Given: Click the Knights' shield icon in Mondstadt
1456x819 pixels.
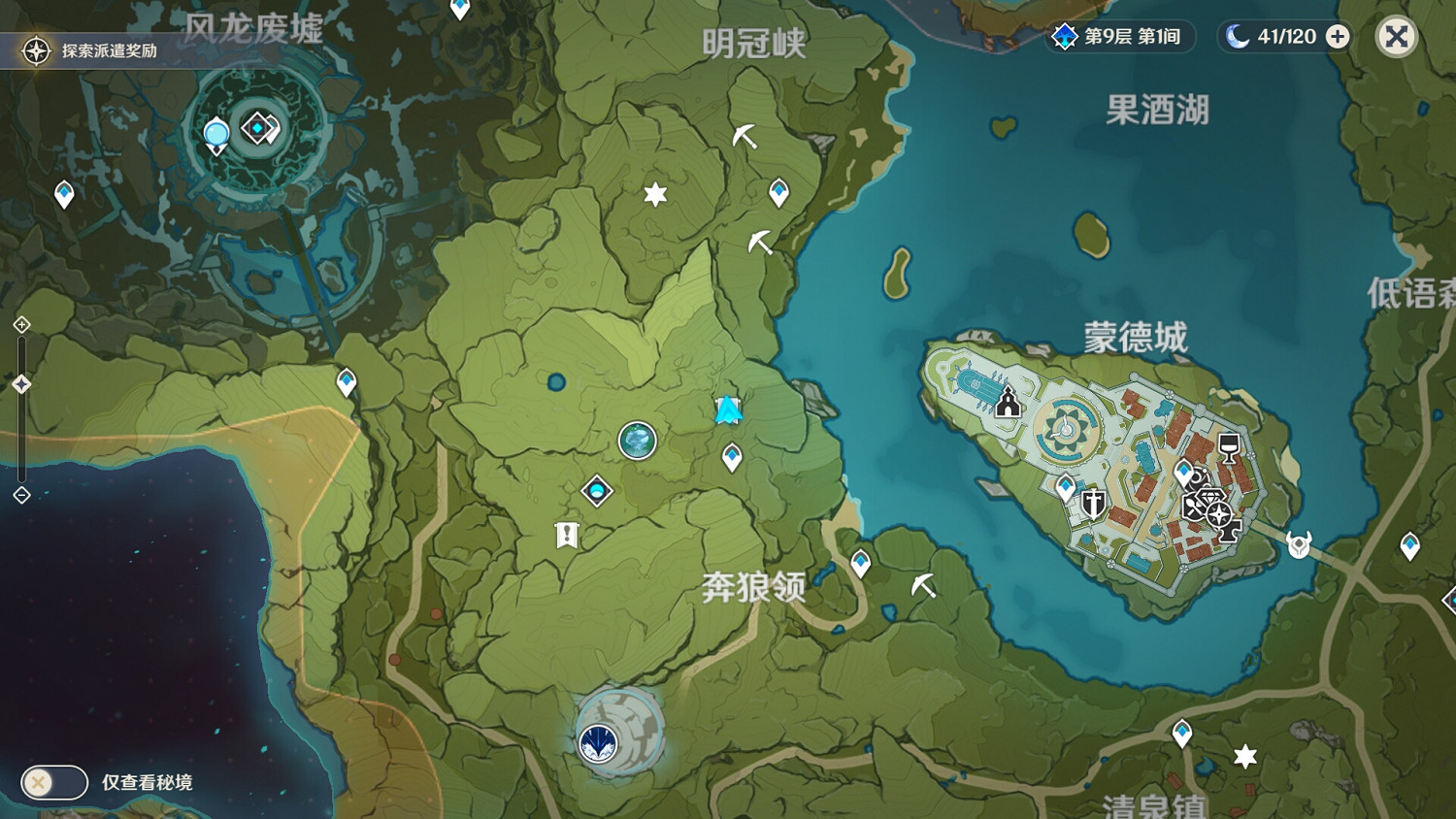Looking at the screenshot, I should [x=1091, y=503].
